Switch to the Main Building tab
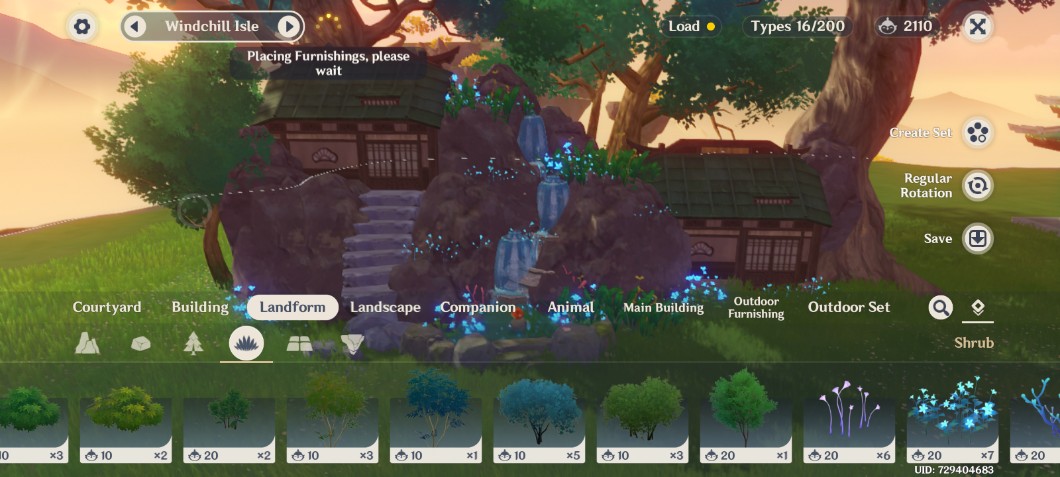This screenshot has height=477, width=1060. (x=663, y=308)
